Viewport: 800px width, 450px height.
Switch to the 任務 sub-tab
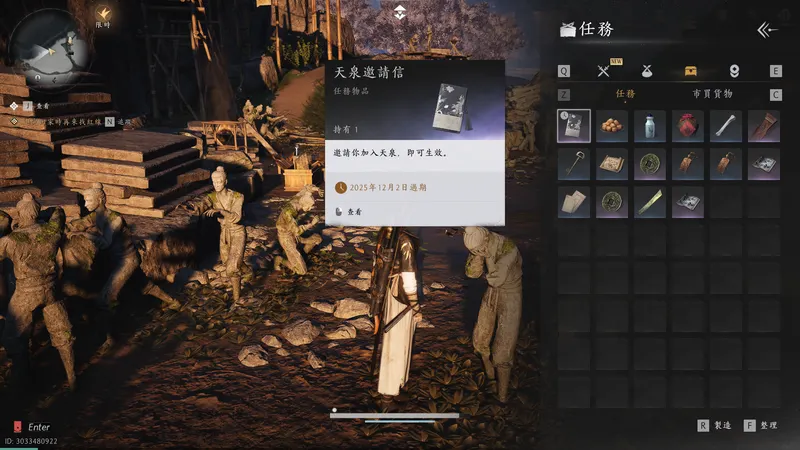[625, 94]
